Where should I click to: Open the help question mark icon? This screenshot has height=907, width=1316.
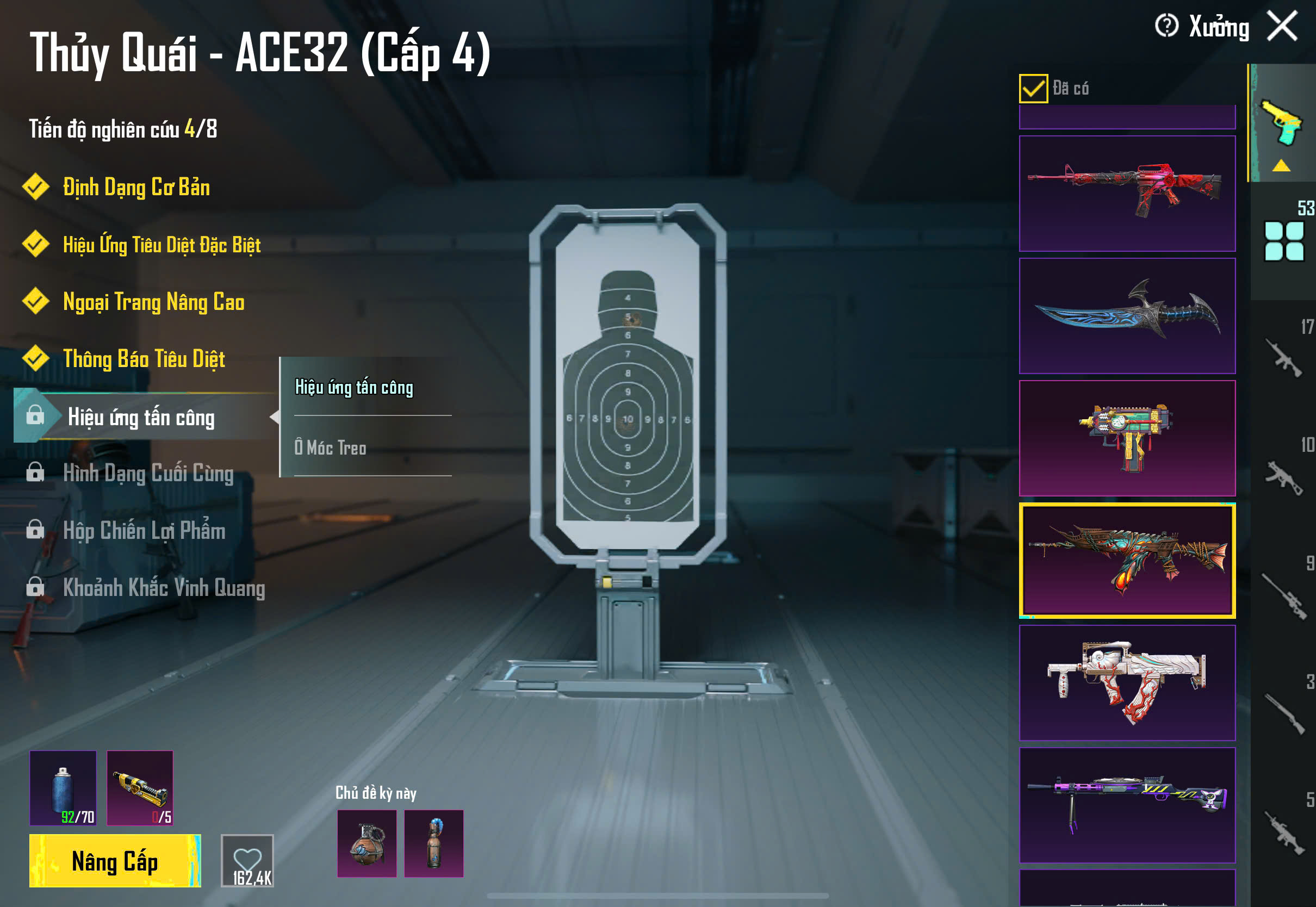point(1166,26)
